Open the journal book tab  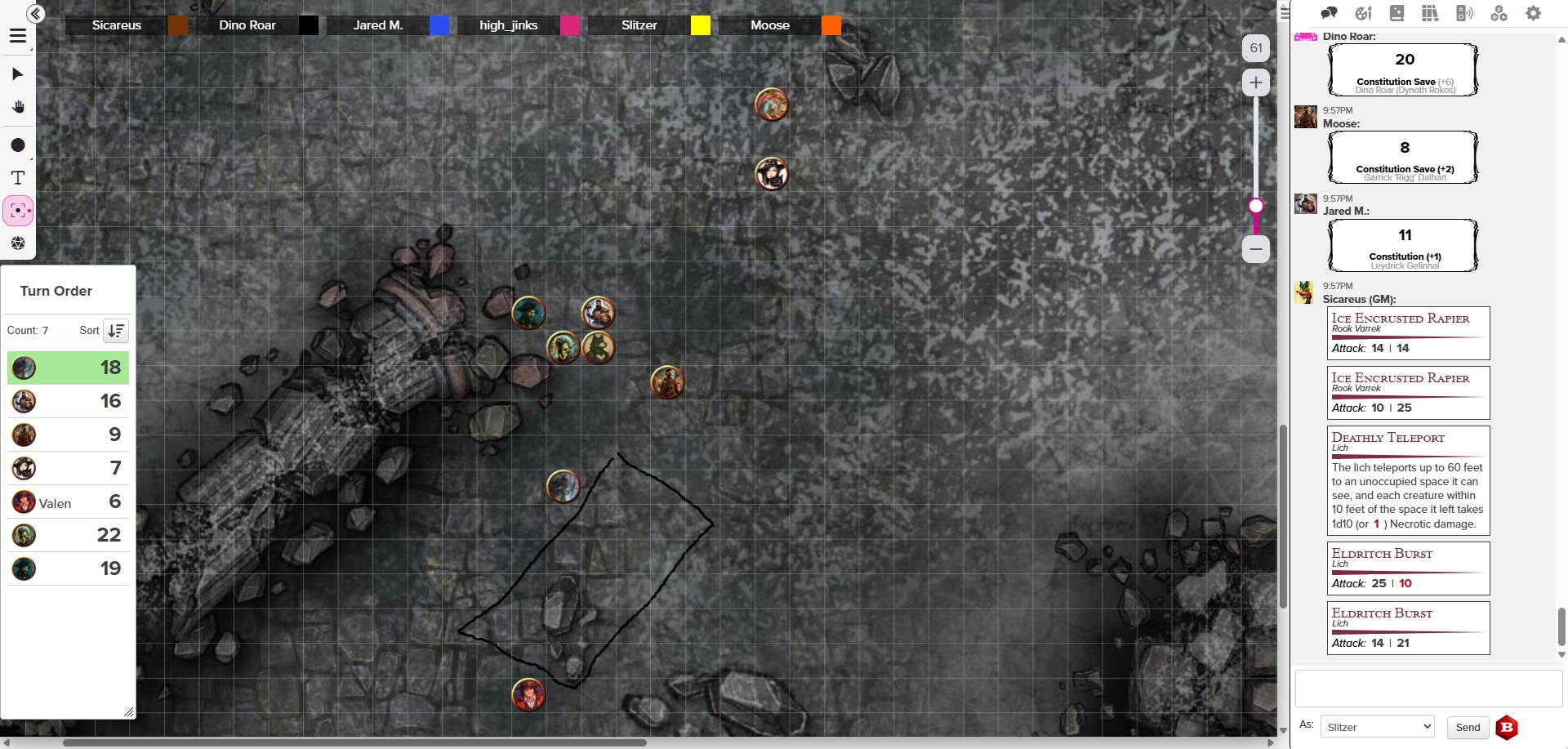[x=1396, y=13]
